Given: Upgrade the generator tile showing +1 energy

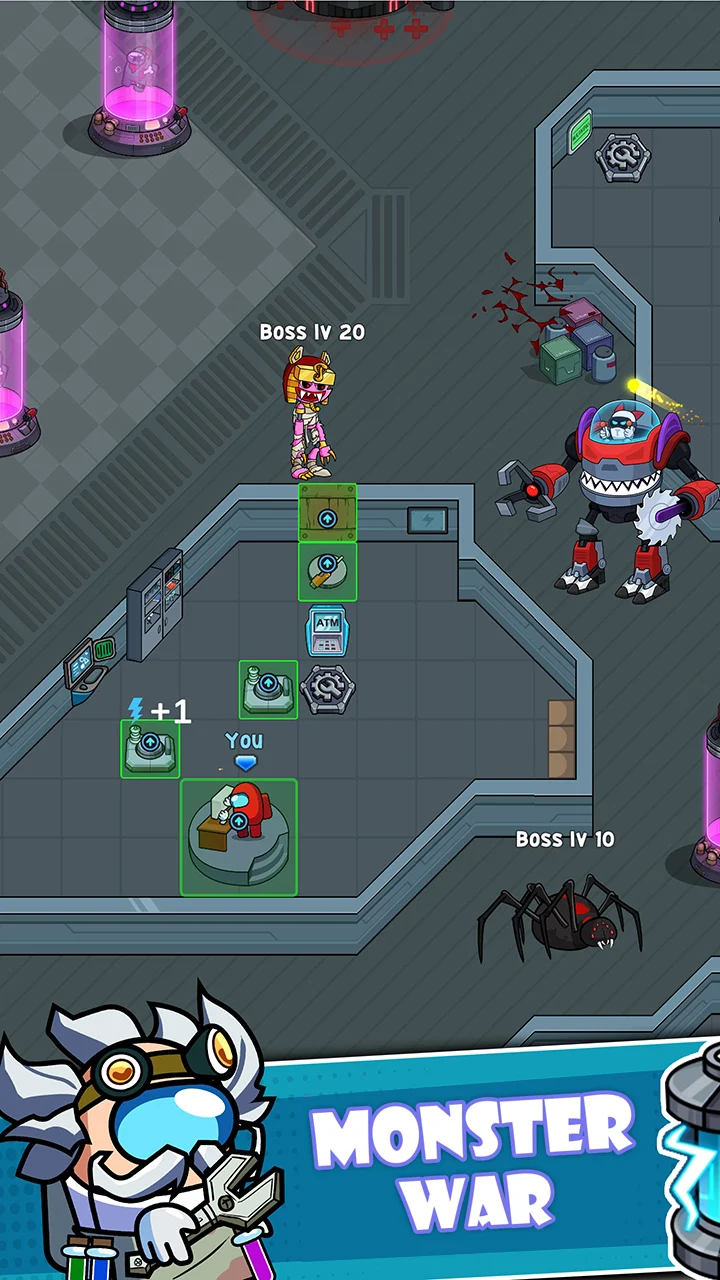Looking at the screenshot, I should pos(150,747).
